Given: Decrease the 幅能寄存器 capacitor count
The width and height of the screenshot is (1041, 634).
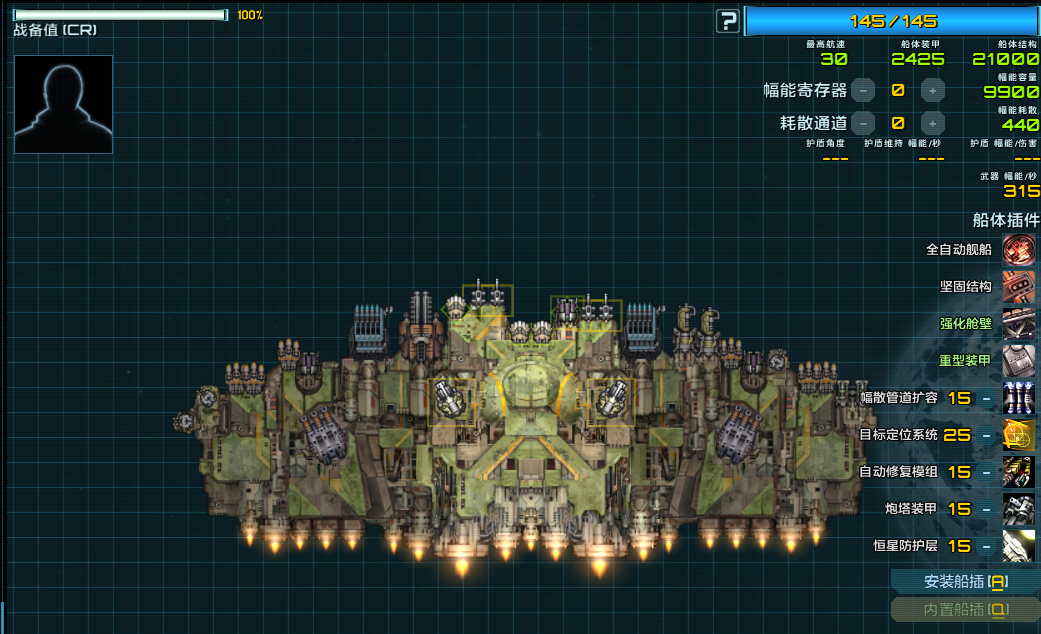Looking at the screenshot, I should 863,91.
